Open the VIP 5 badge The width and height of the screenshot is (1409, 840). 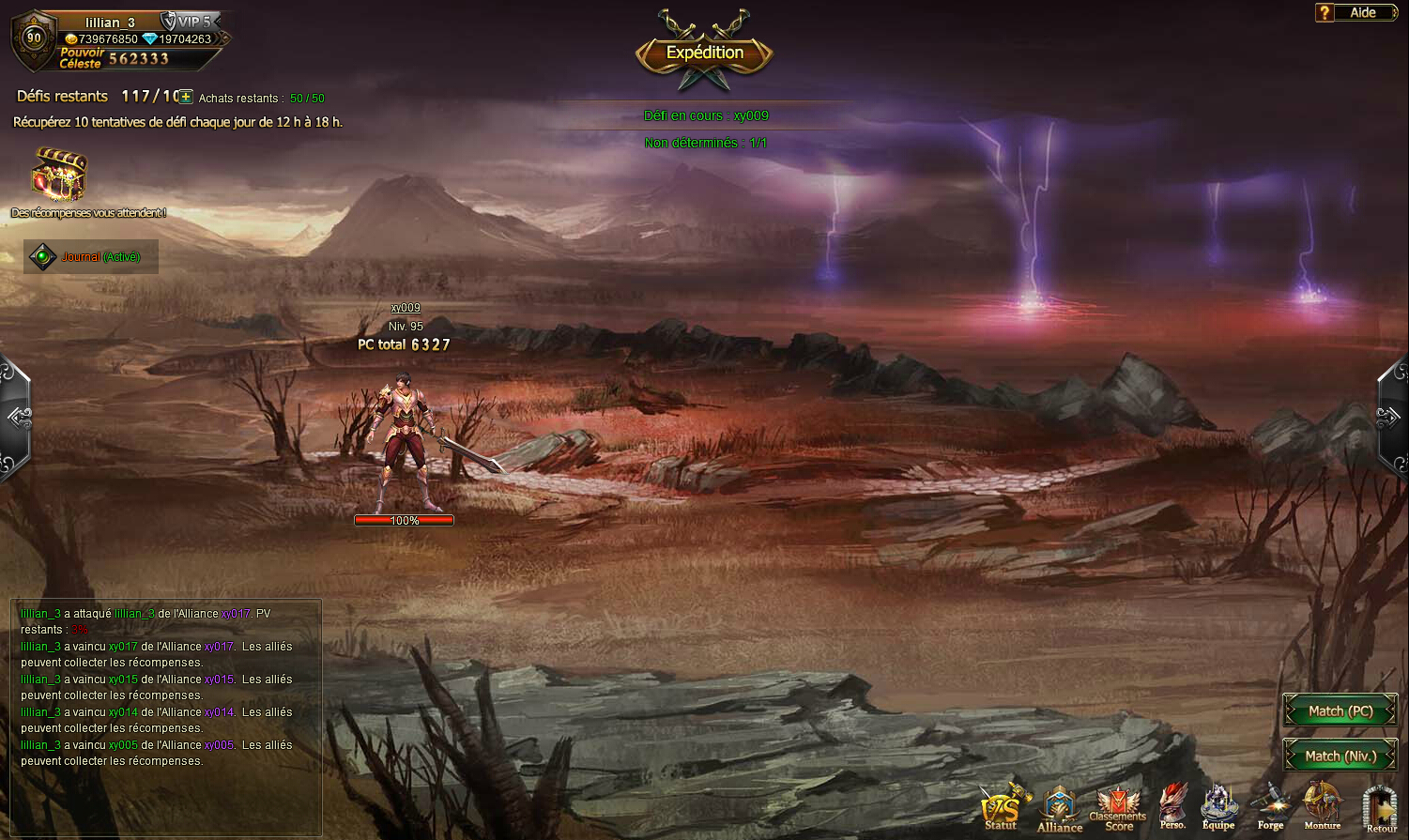coord(188,21)
